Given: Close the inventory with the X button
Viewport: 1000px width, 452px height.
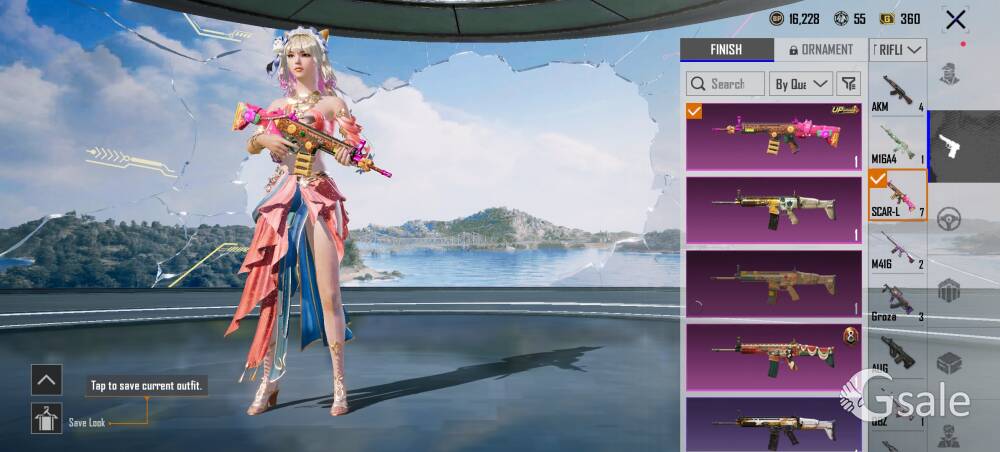Looking at the screenshot, I should pyautogui.click(x=956, y=19).
